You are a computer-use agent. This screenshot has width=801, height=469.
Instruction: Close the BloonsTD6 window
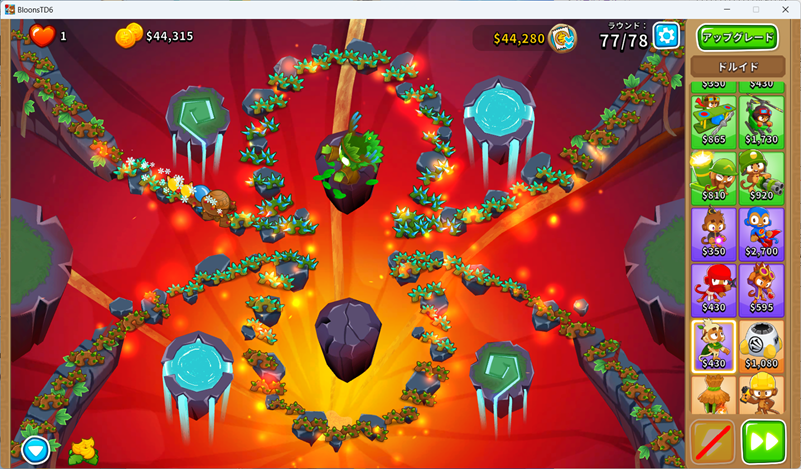pyautogui.click(x=785, y=9)
